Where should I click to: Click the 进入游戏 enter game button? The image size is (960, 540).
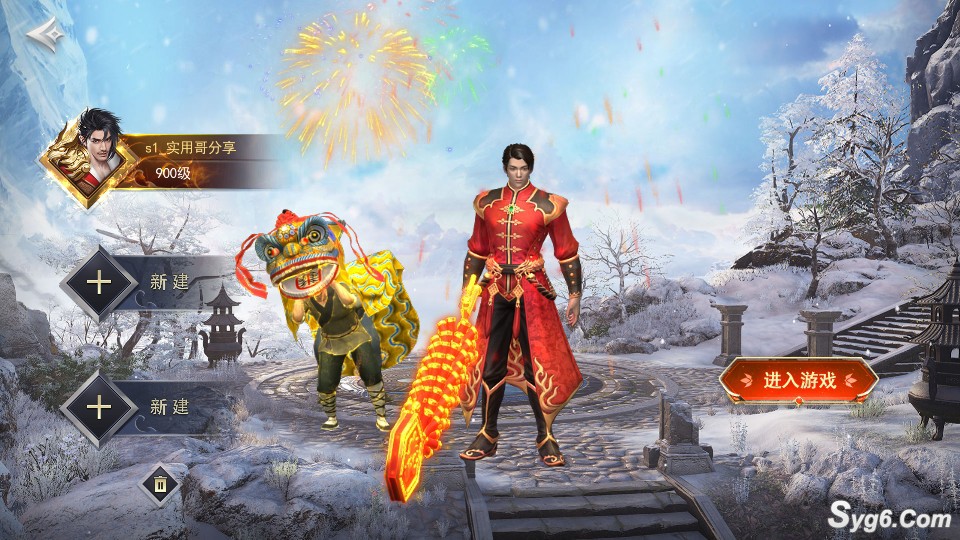coord(798,380)
